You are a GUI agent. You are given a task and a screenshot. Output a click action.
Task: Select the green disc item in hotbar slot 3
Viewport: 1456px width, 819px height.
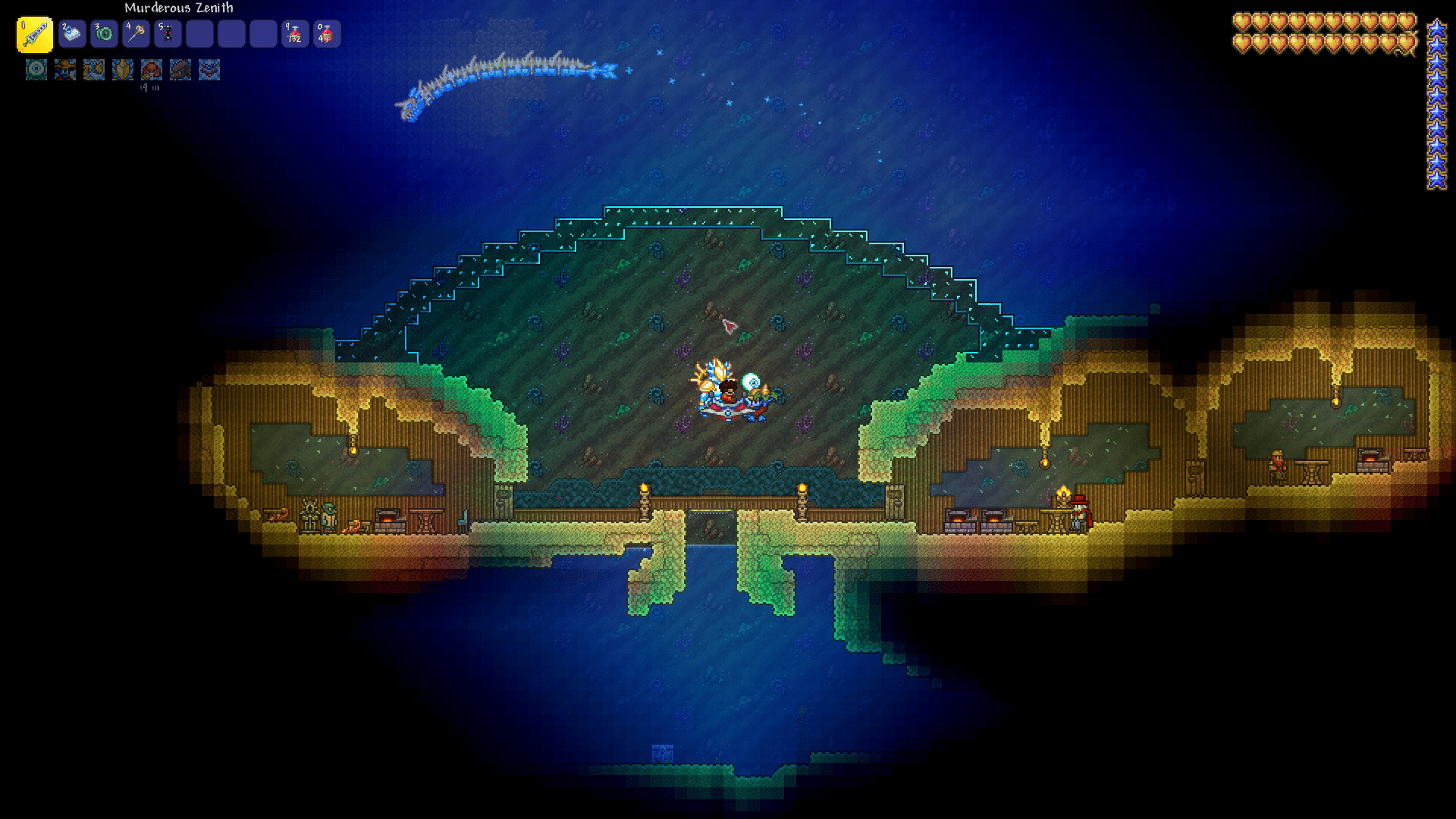click(102, 34)
